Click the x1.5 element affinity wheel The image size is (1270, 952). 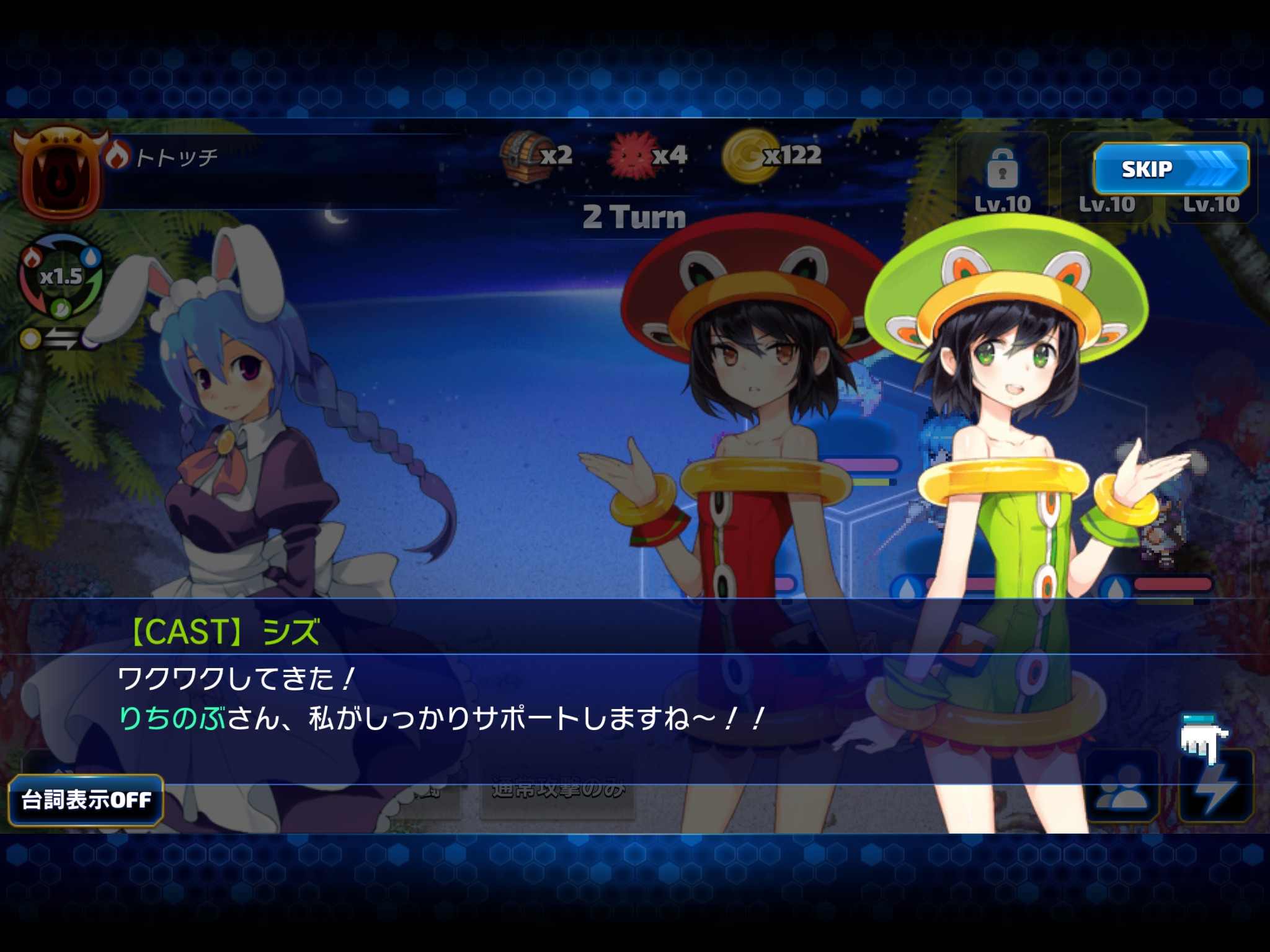pyautogui.click(x=61, y=277)
